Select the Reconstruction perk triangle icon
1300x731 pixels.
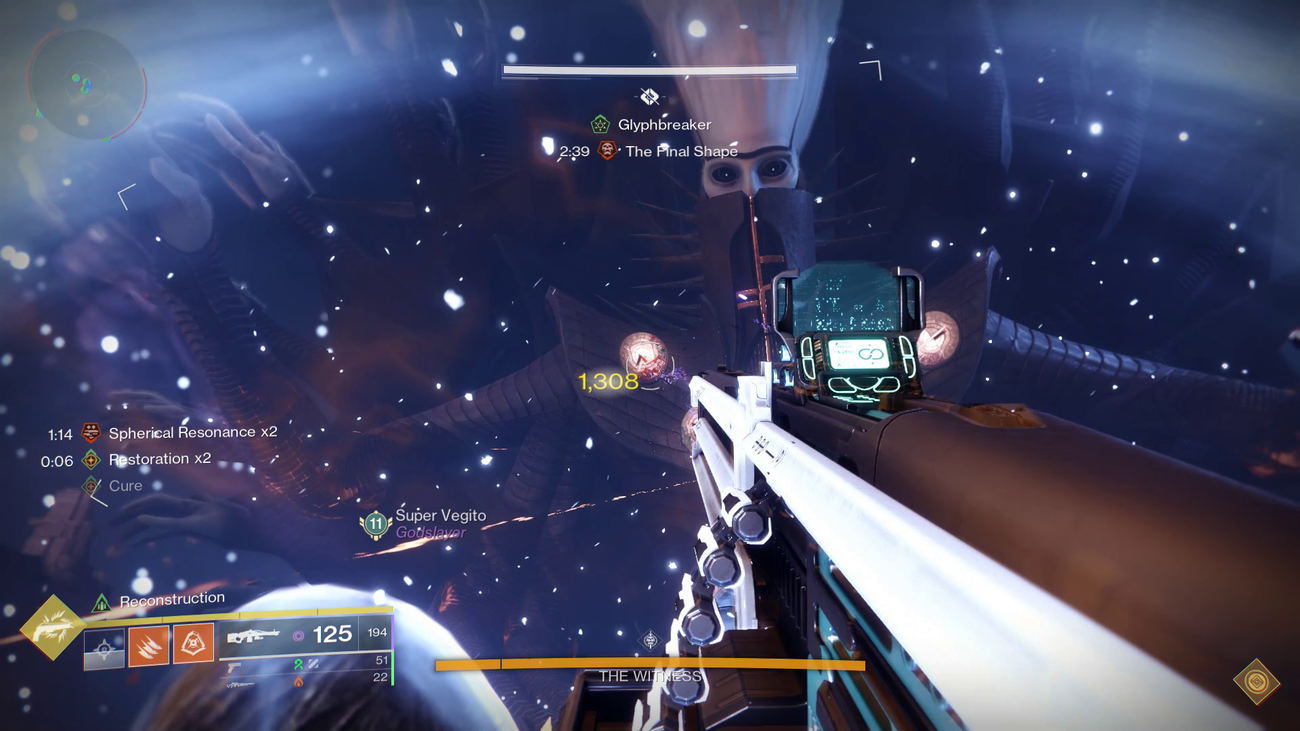(102, 602)
